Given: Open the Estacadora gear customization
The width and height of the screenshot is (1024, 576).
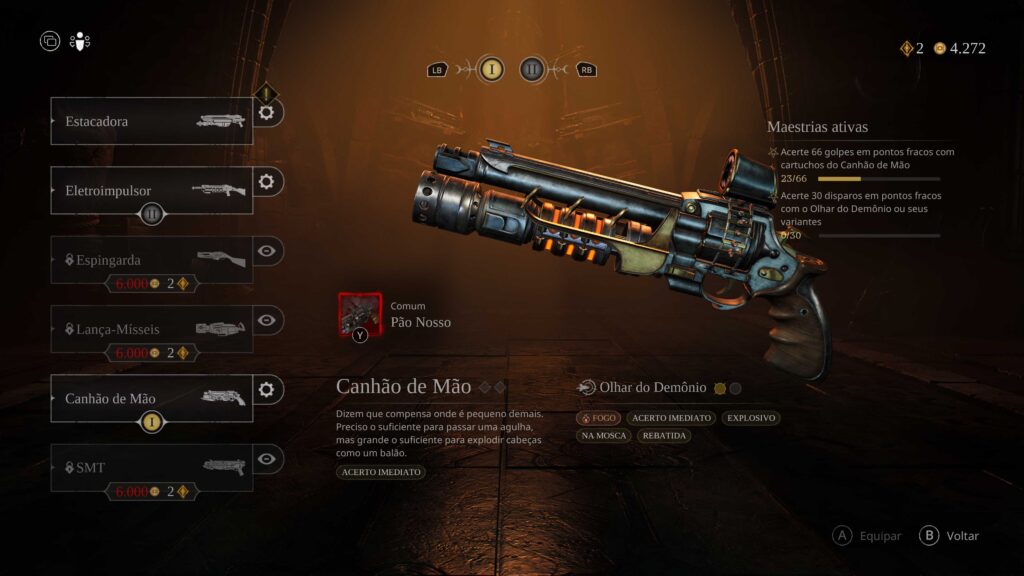Looking at the screenshot, I should pos(267,113).
